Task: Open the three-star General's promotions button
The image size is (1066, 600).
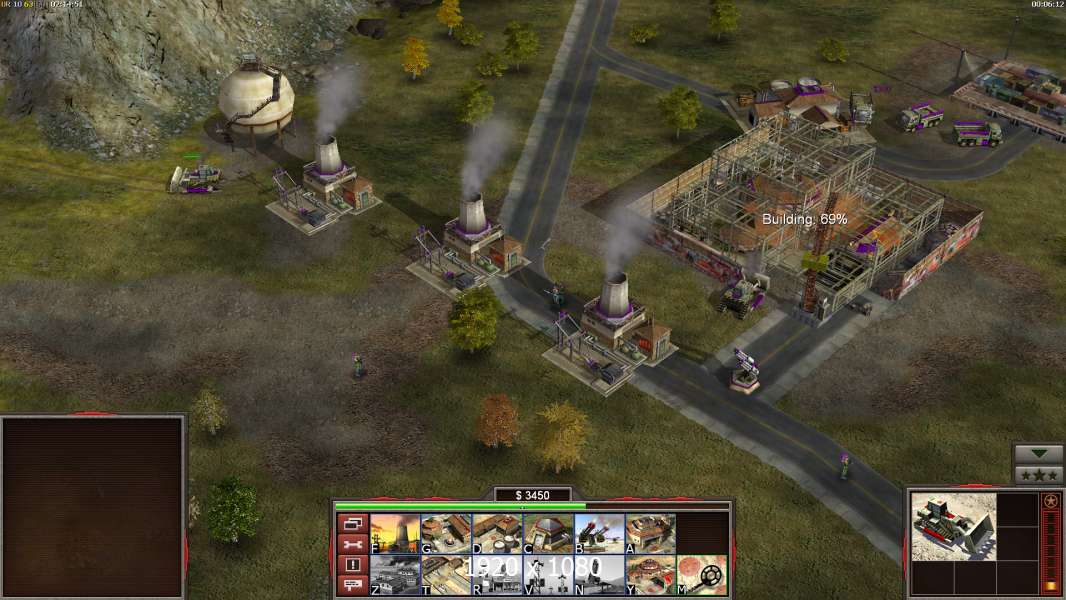Action: pos(1038,475)
